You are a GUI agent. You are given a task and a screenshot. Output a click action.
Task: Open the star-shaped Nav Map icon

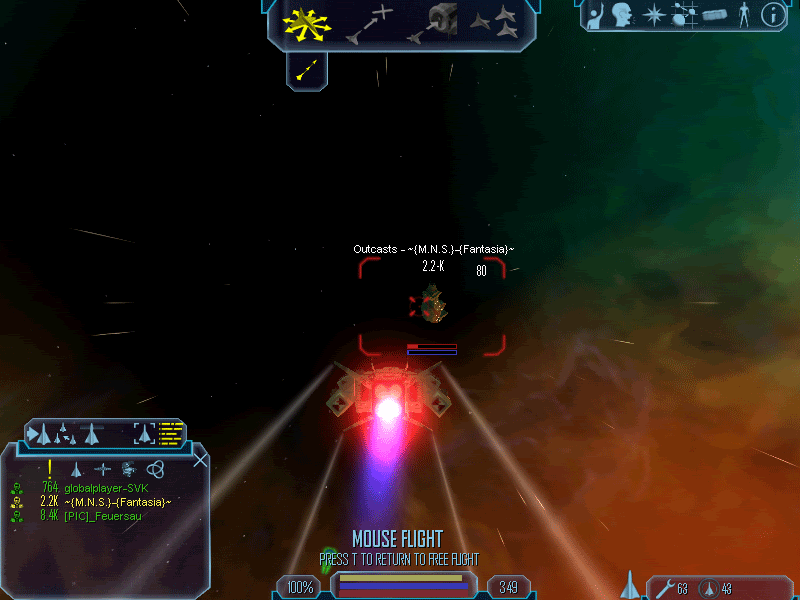pos(653,15)
